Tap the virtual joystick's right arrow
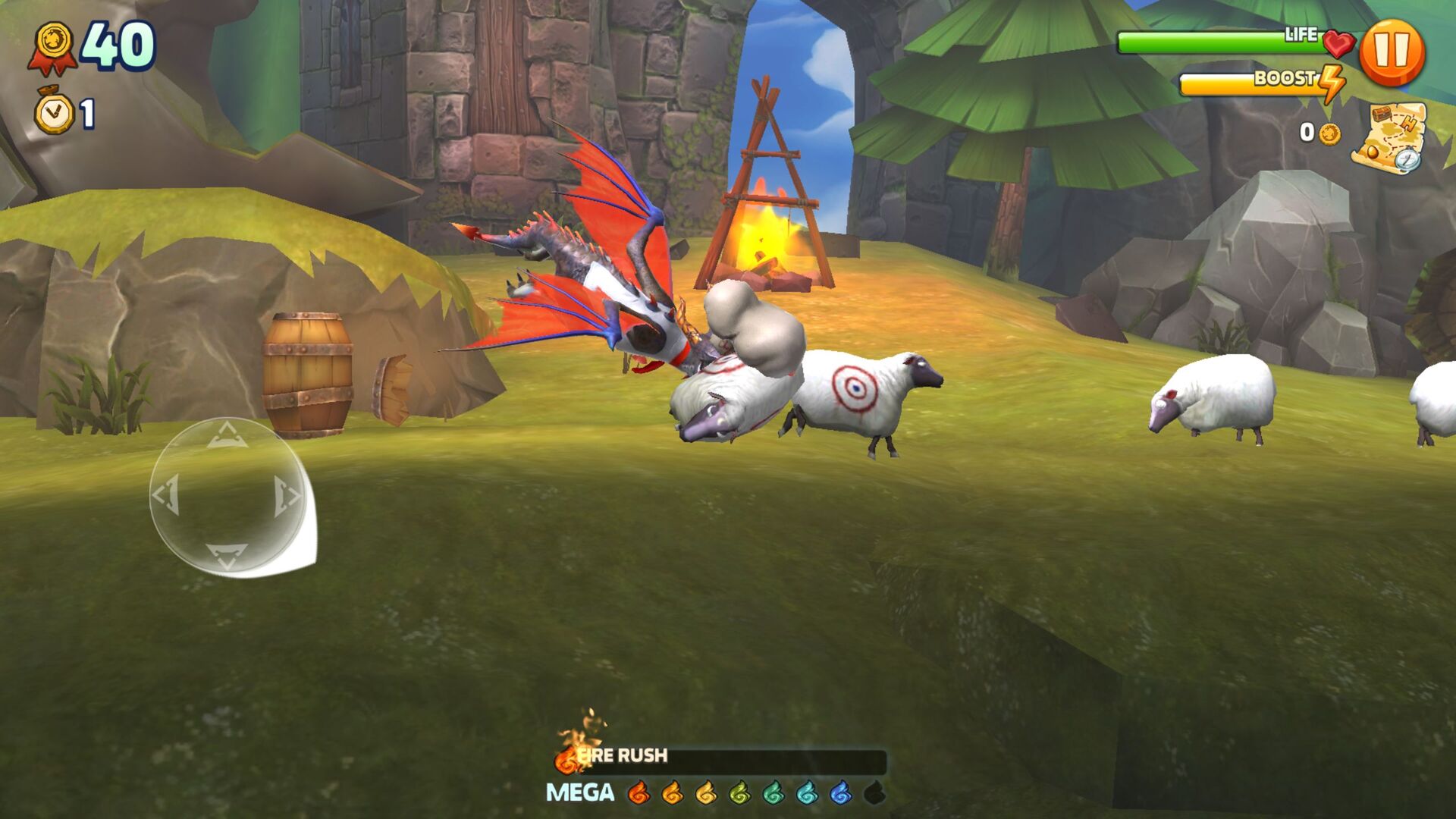Viewport: 1456px width, 819px height. coord(287,495)
